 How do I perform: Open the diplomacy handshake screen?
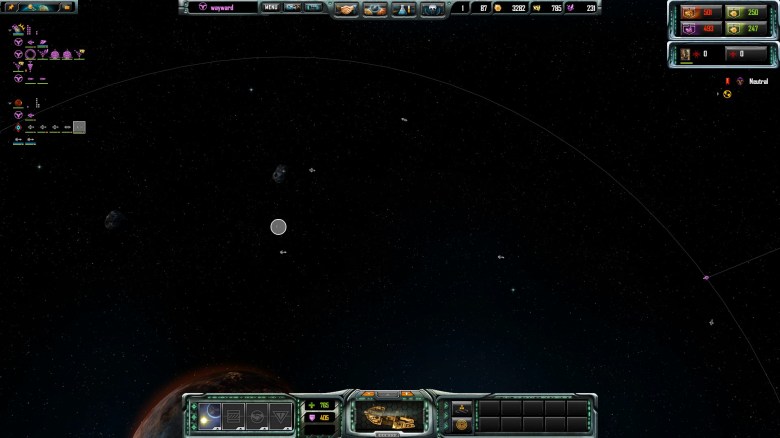346,9
